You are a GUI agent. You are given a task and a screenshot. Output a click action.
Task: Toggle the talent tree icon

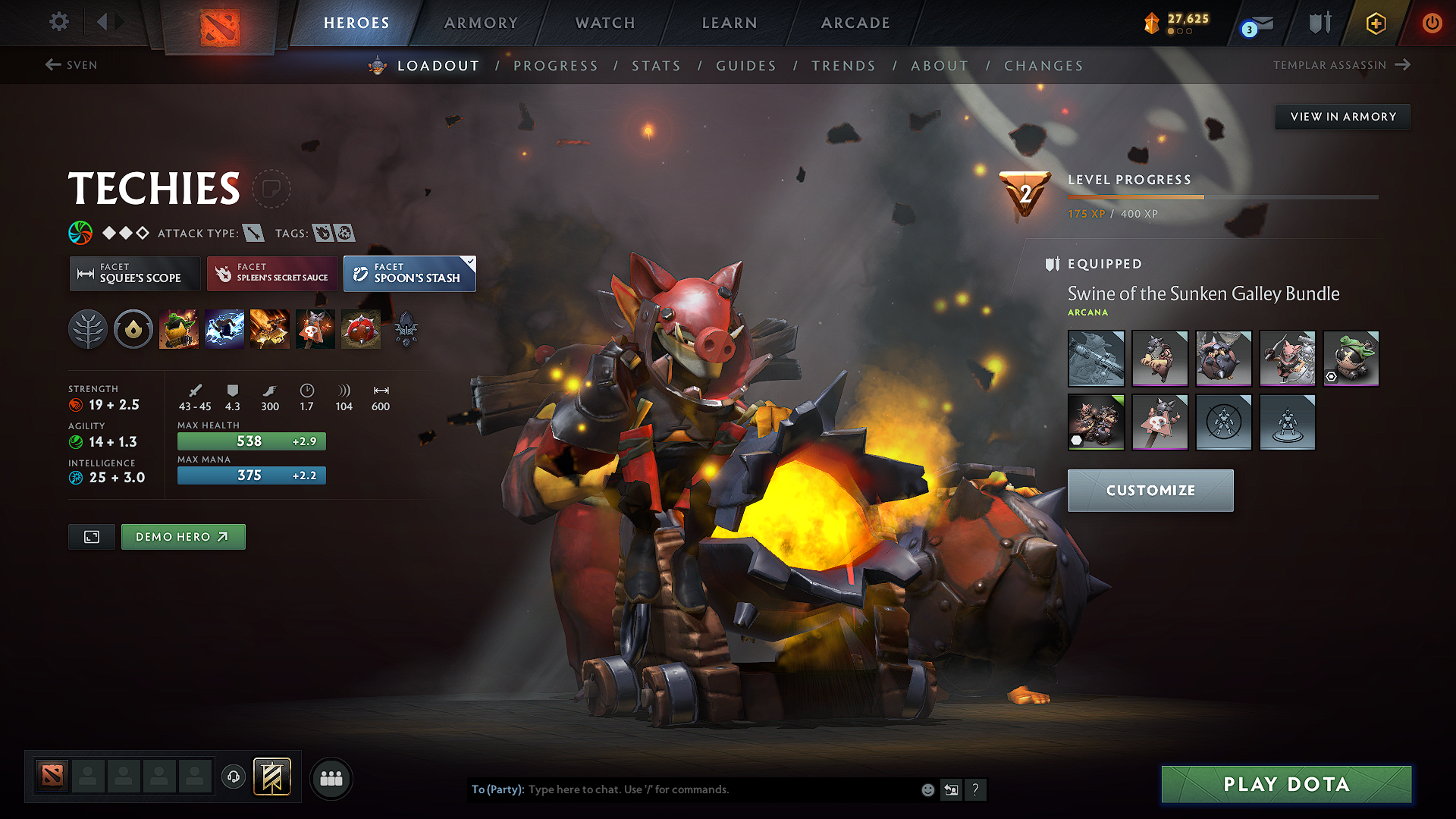pos(88,328)
